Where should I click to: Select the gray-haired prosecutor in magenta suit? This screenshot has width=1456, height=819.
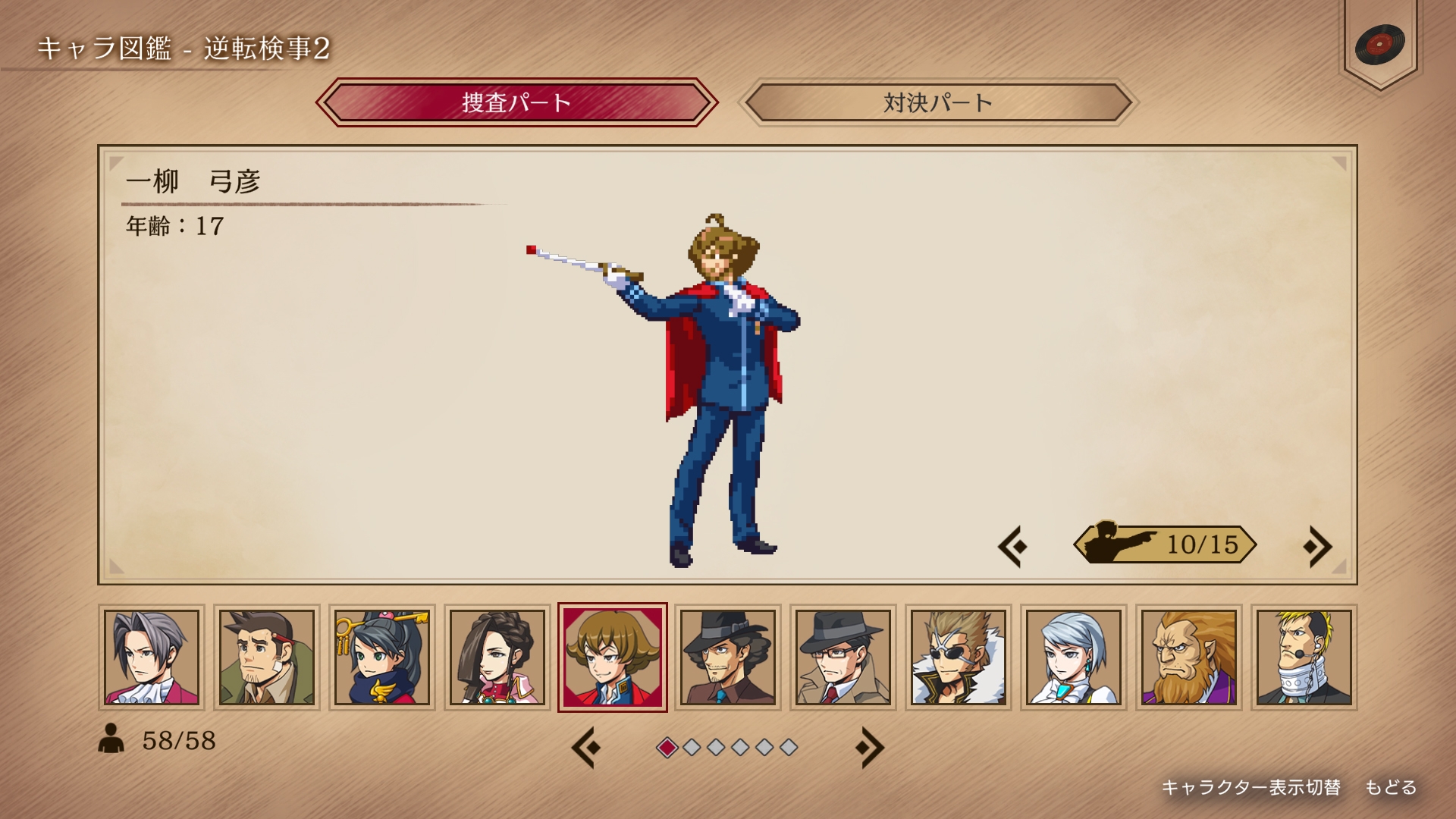pos(152,657)
